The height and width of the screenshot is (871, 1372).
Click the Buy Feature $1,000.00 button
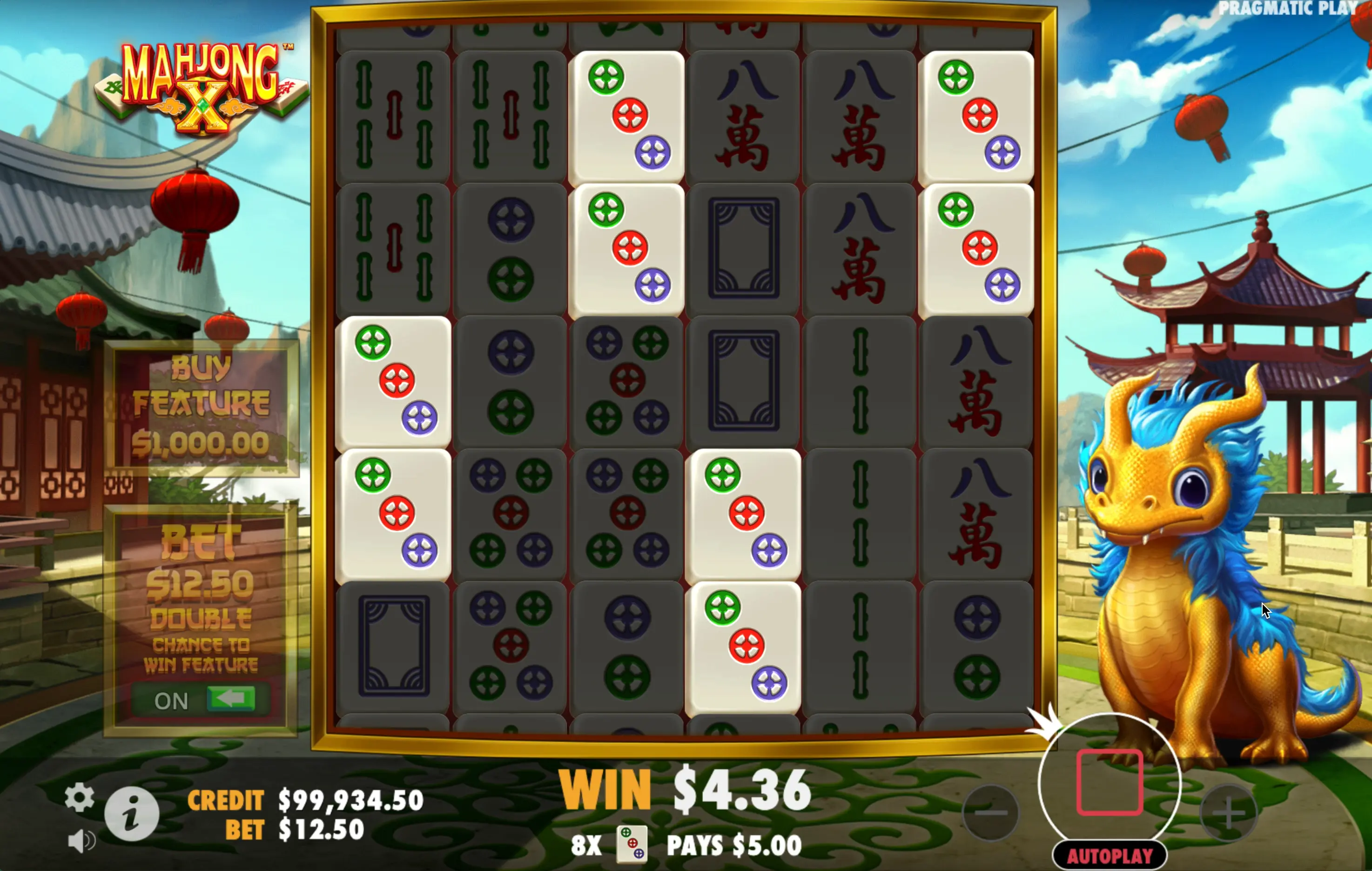click(x=201, y=406)
